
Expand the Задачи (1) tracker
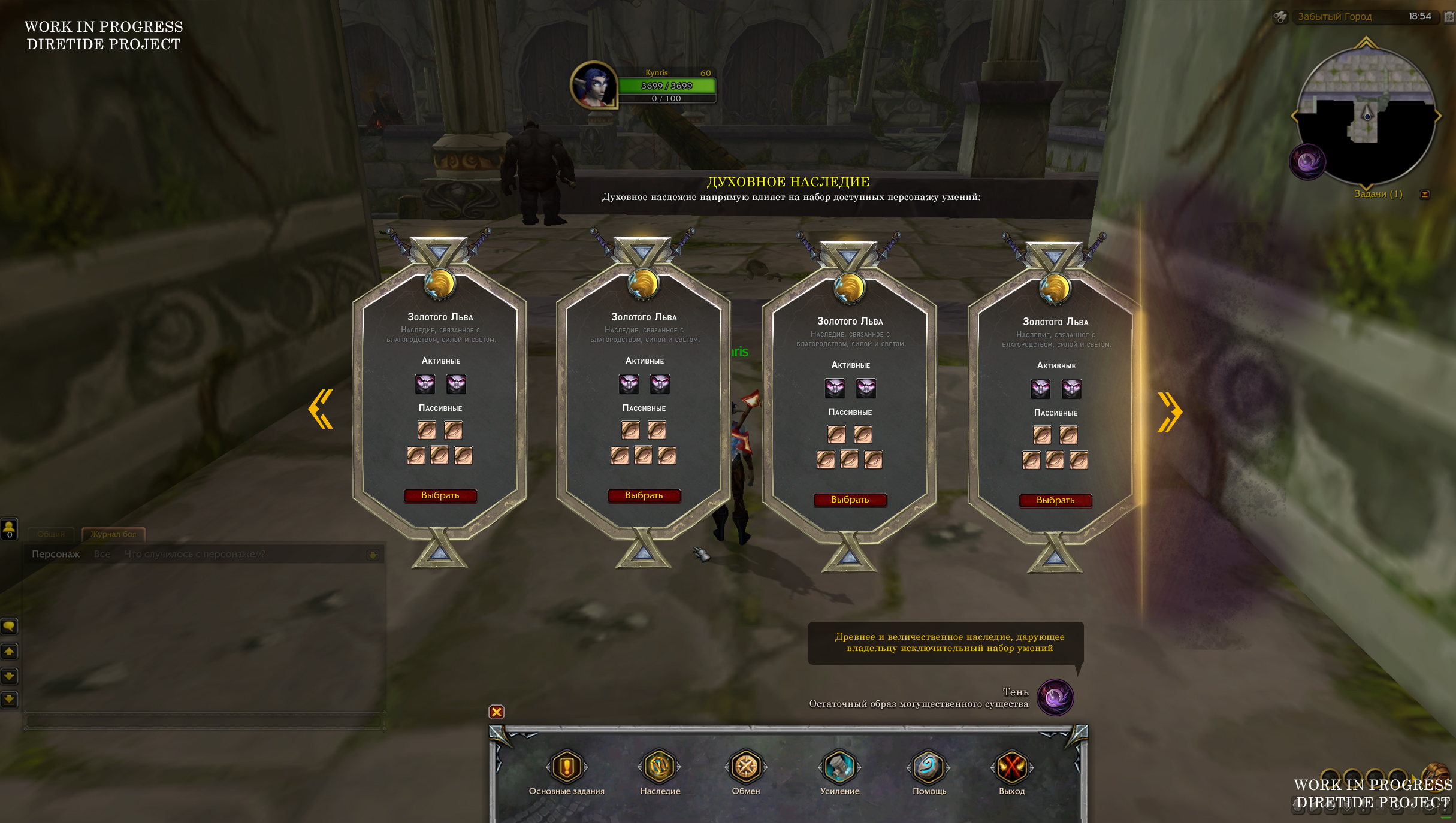(x=1425, y=195)
